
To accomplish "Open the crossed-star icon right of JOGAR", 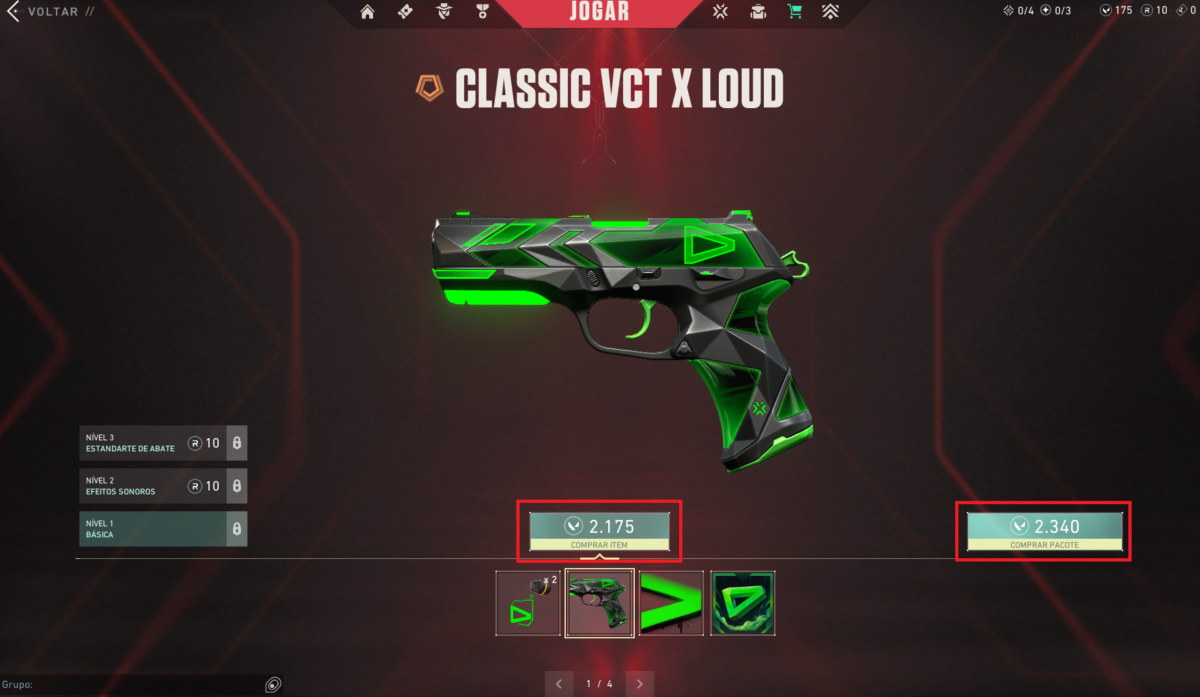I will pyautogui.click(x=720, y=12).
